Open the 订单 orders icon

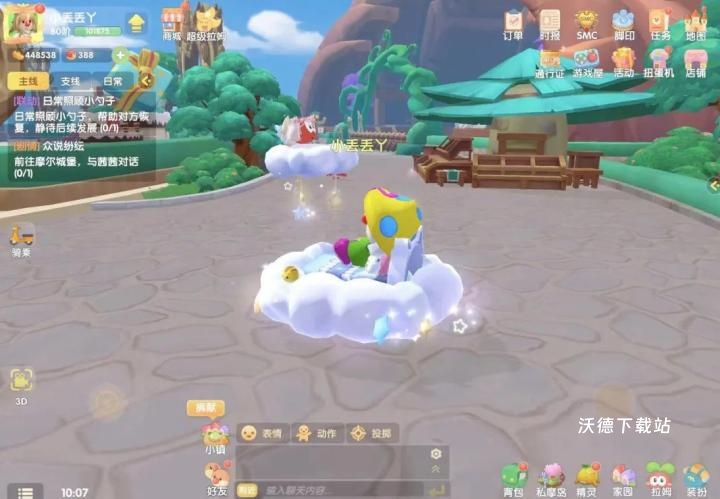(x=514, y=24)
